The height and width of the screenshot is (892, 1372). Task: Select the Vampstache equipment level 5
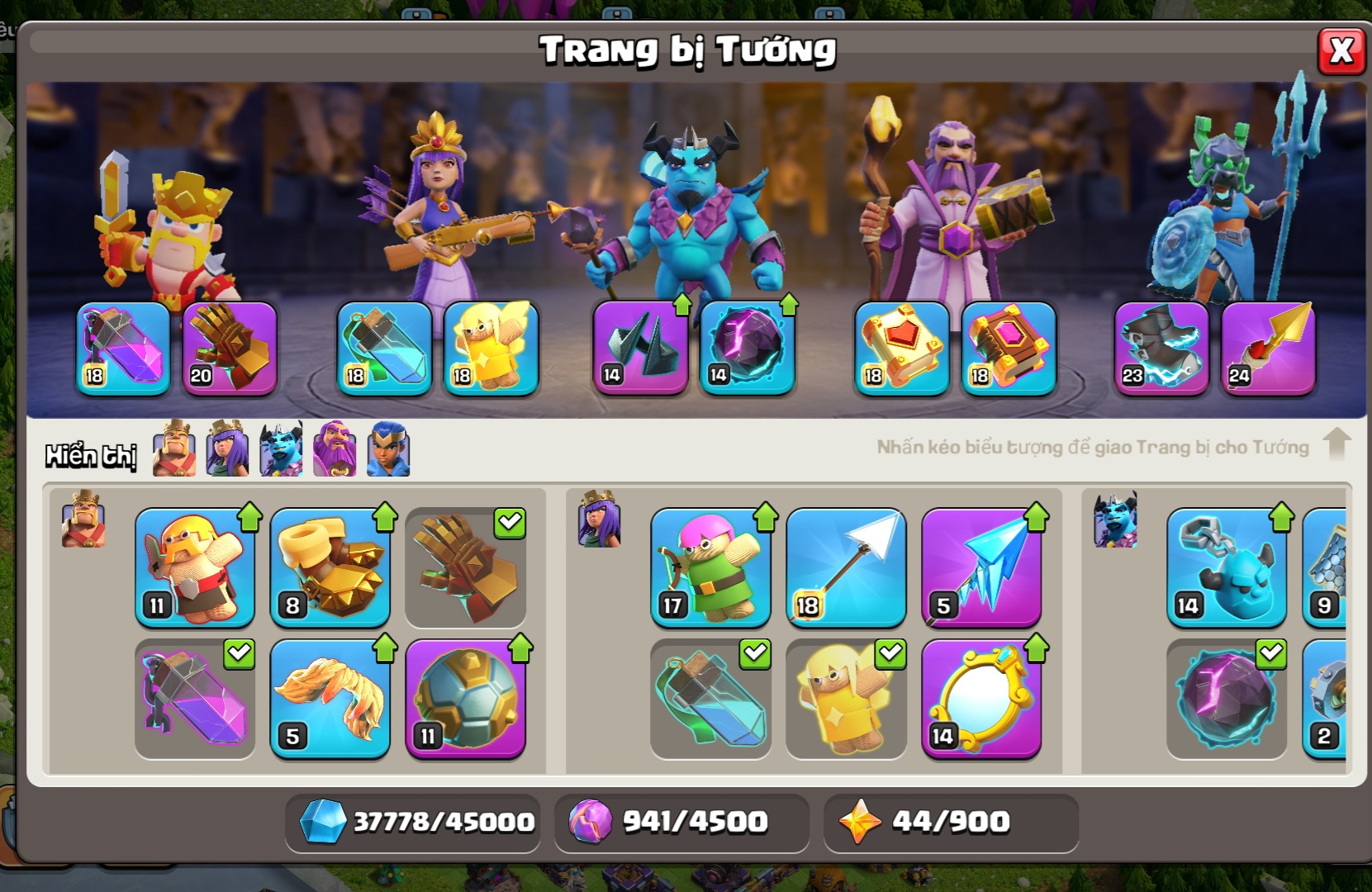330,699
